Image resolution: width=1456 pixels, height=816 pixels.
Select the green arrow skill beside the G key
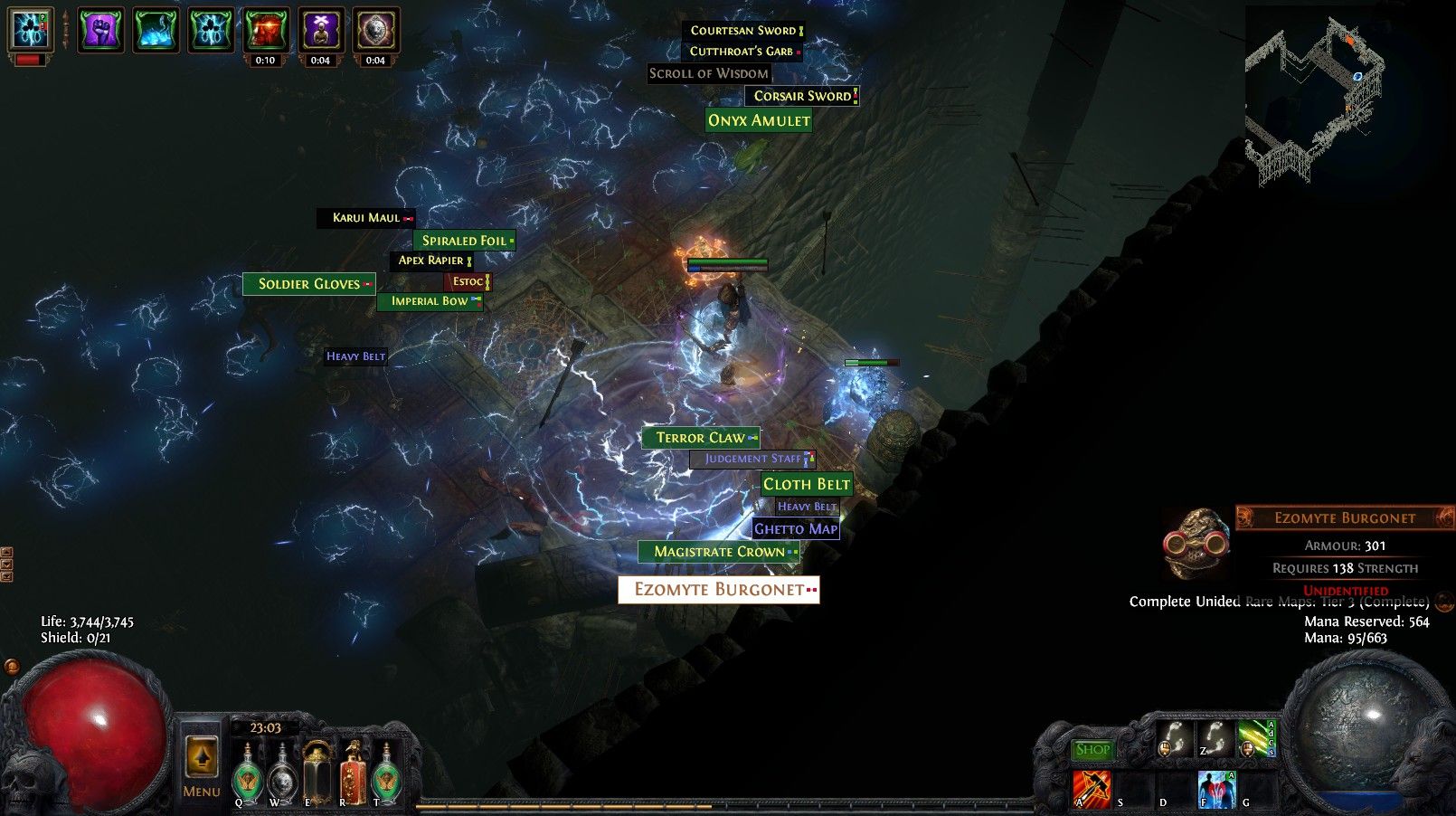coord(1255,739)
